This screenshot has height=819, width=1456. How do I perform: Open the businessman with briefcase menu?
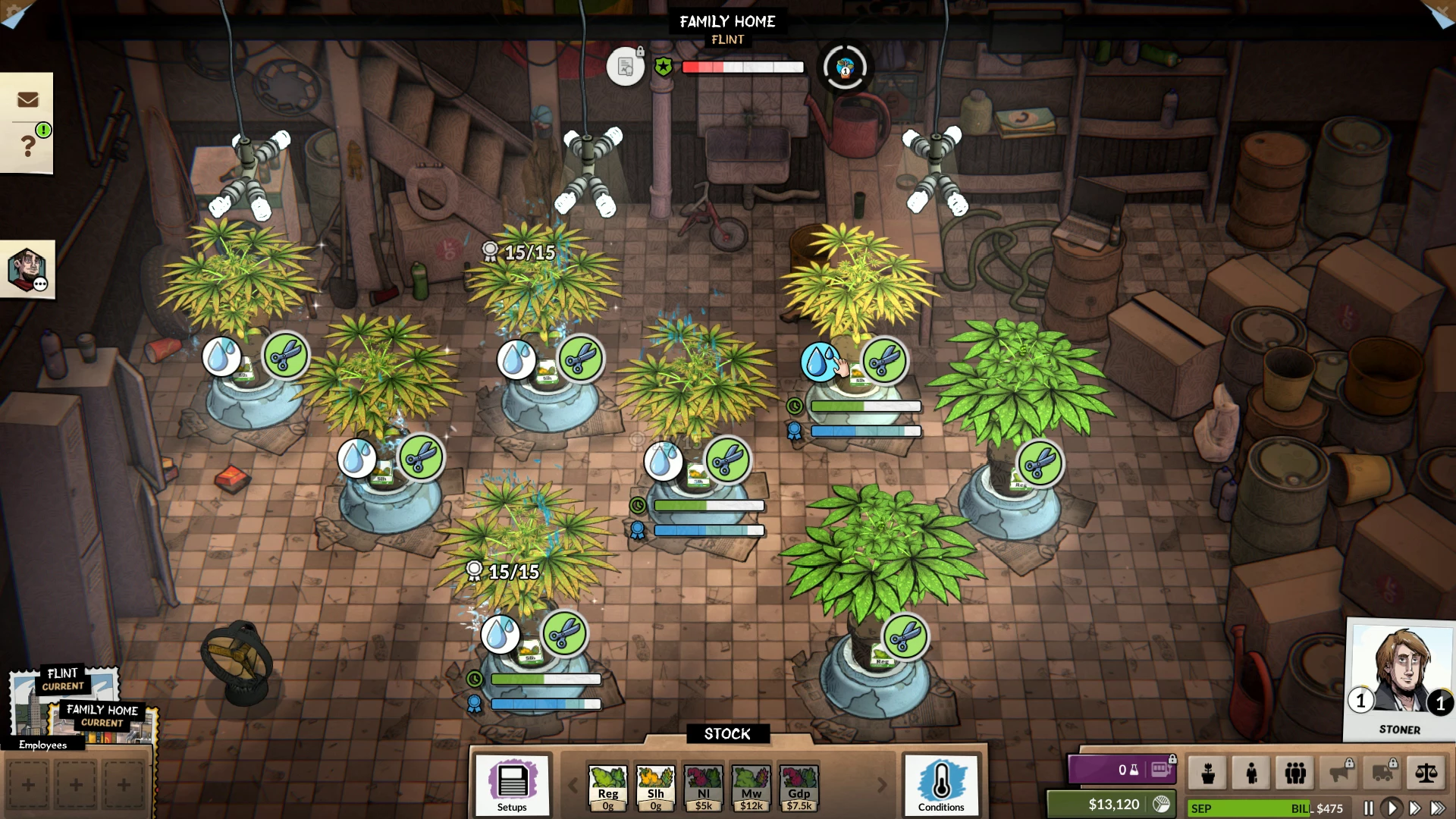[x=1251, y=773]
